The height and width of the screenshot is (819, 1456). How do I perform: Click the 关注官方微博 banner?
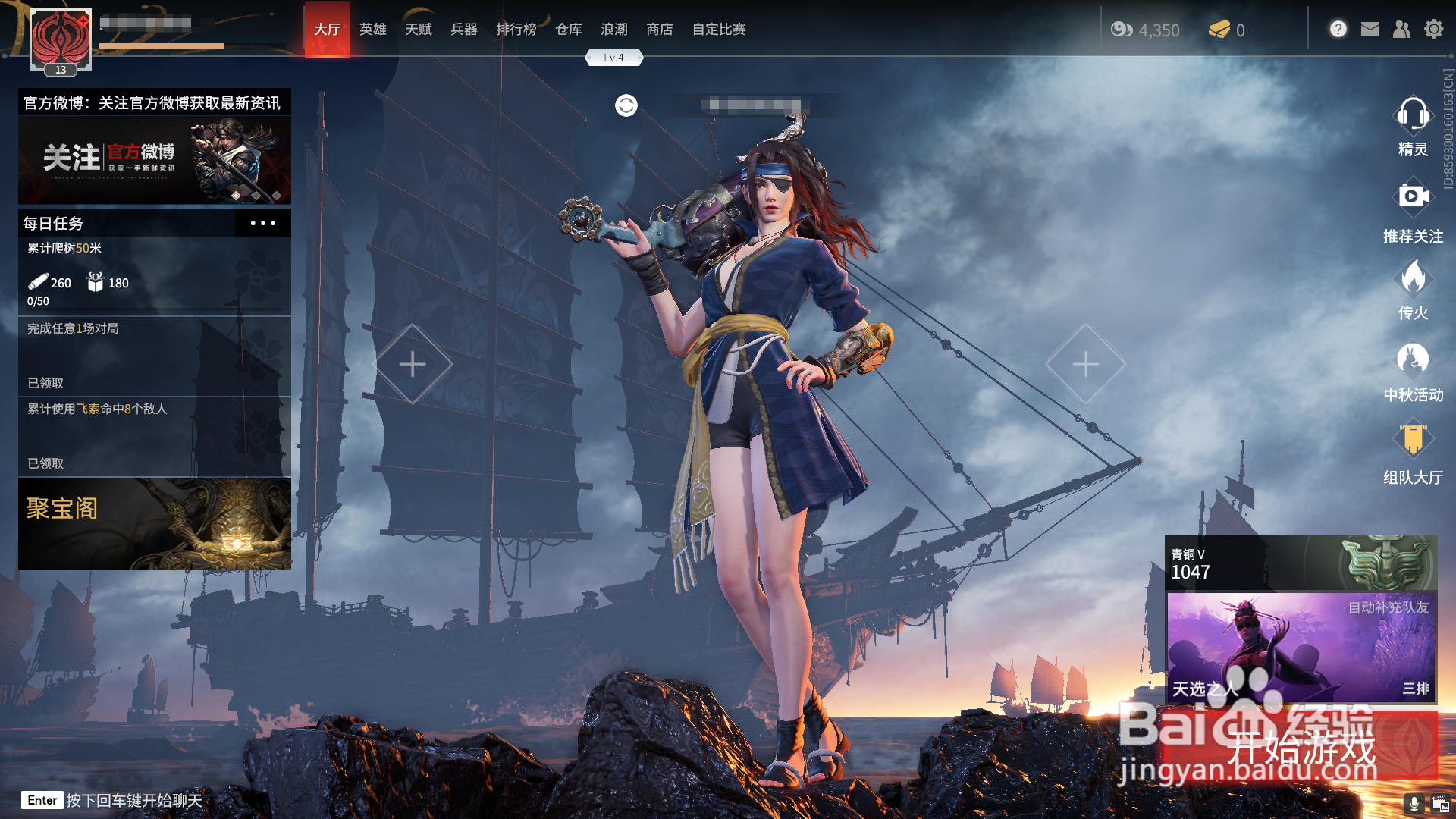pyautogui.click(x=155, y=159)
